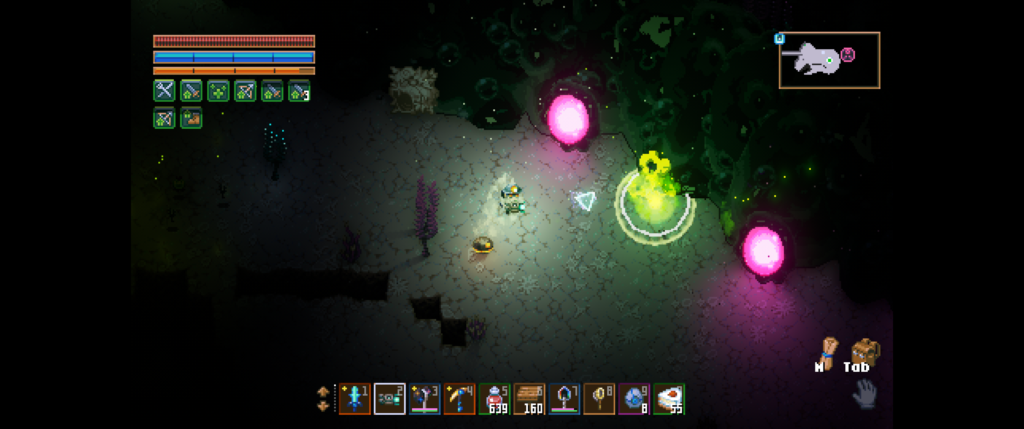Select the highlighted gun in hotbar slot 2

click(x=389, y=399)
